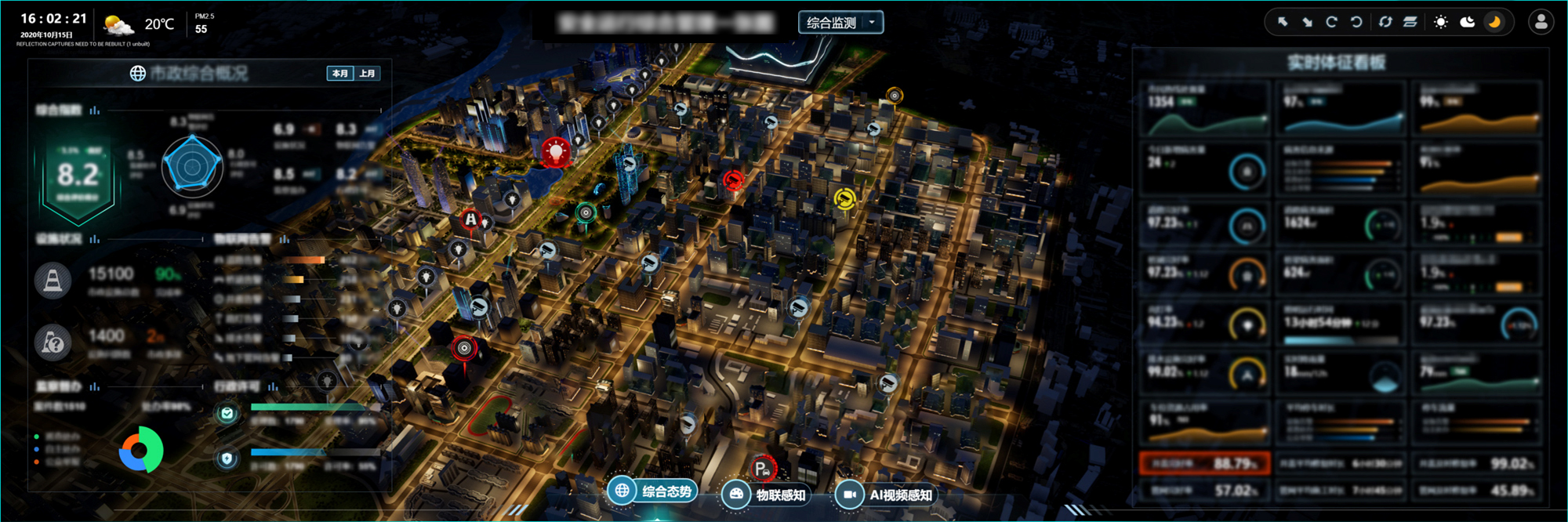Switch to the 上月 tab
This screenshot has height=522, width=1568.
[x=367, y=73]
